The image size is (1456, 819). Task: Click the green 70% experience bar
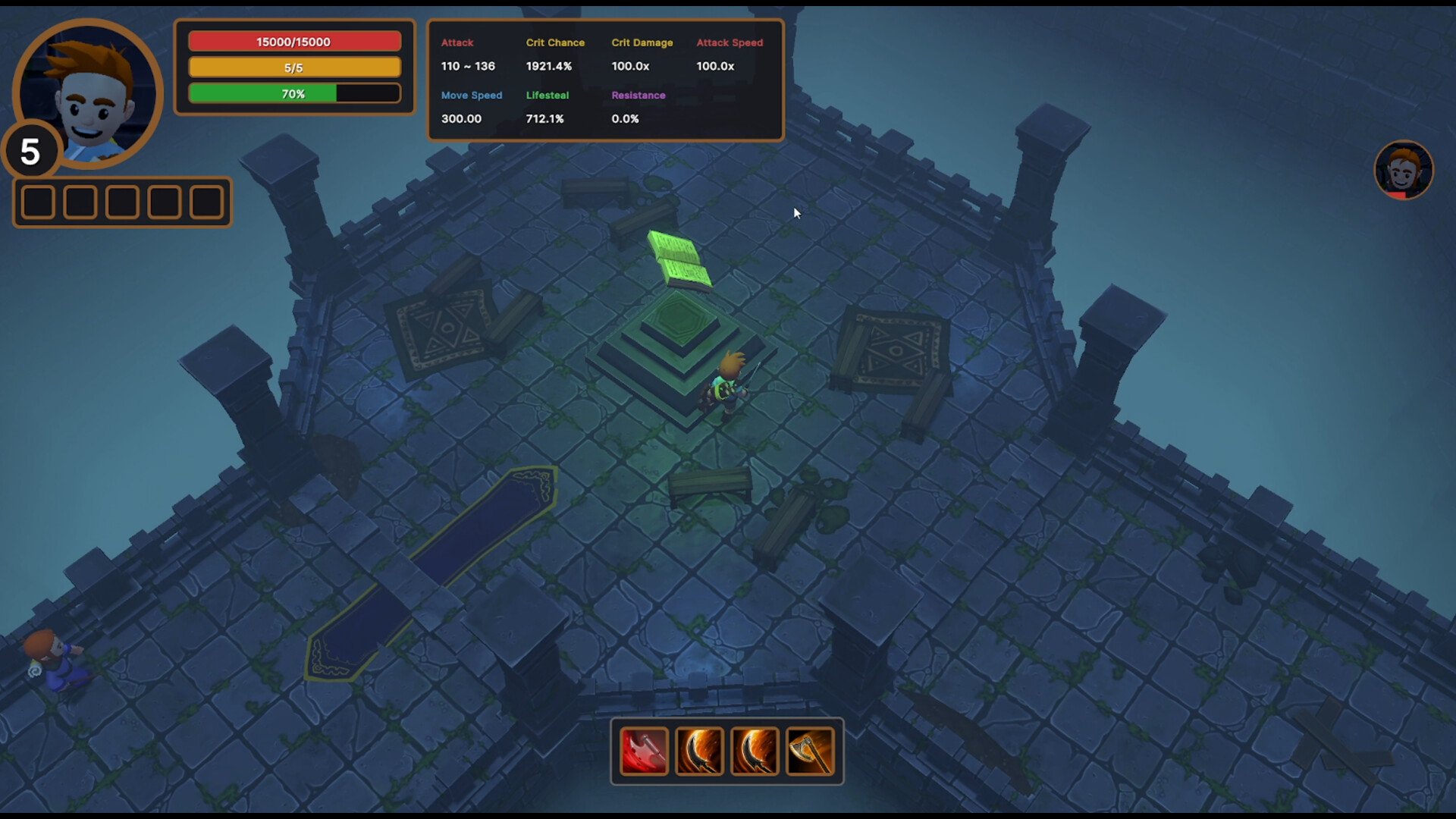[x=294, y=93]
